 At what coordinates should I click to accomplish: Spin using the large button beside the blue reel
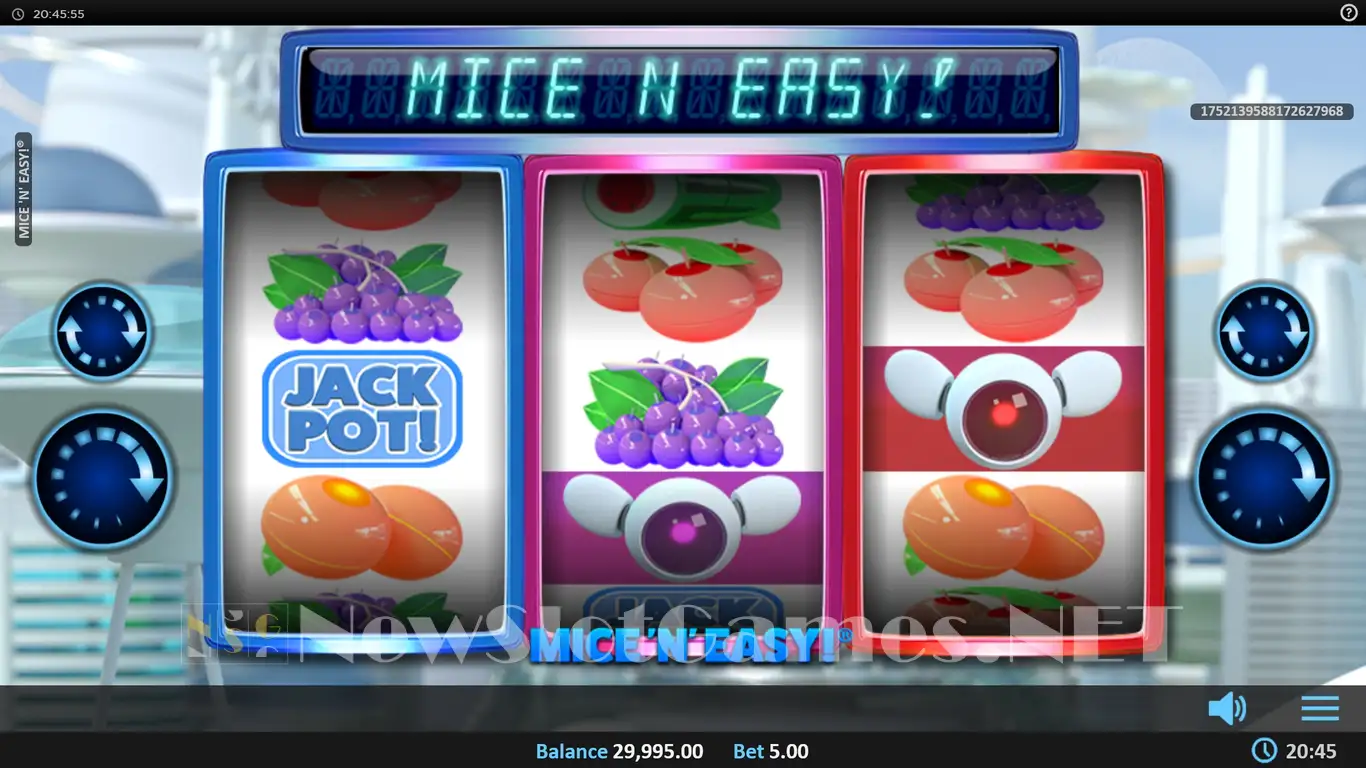(x=102, y=478)
